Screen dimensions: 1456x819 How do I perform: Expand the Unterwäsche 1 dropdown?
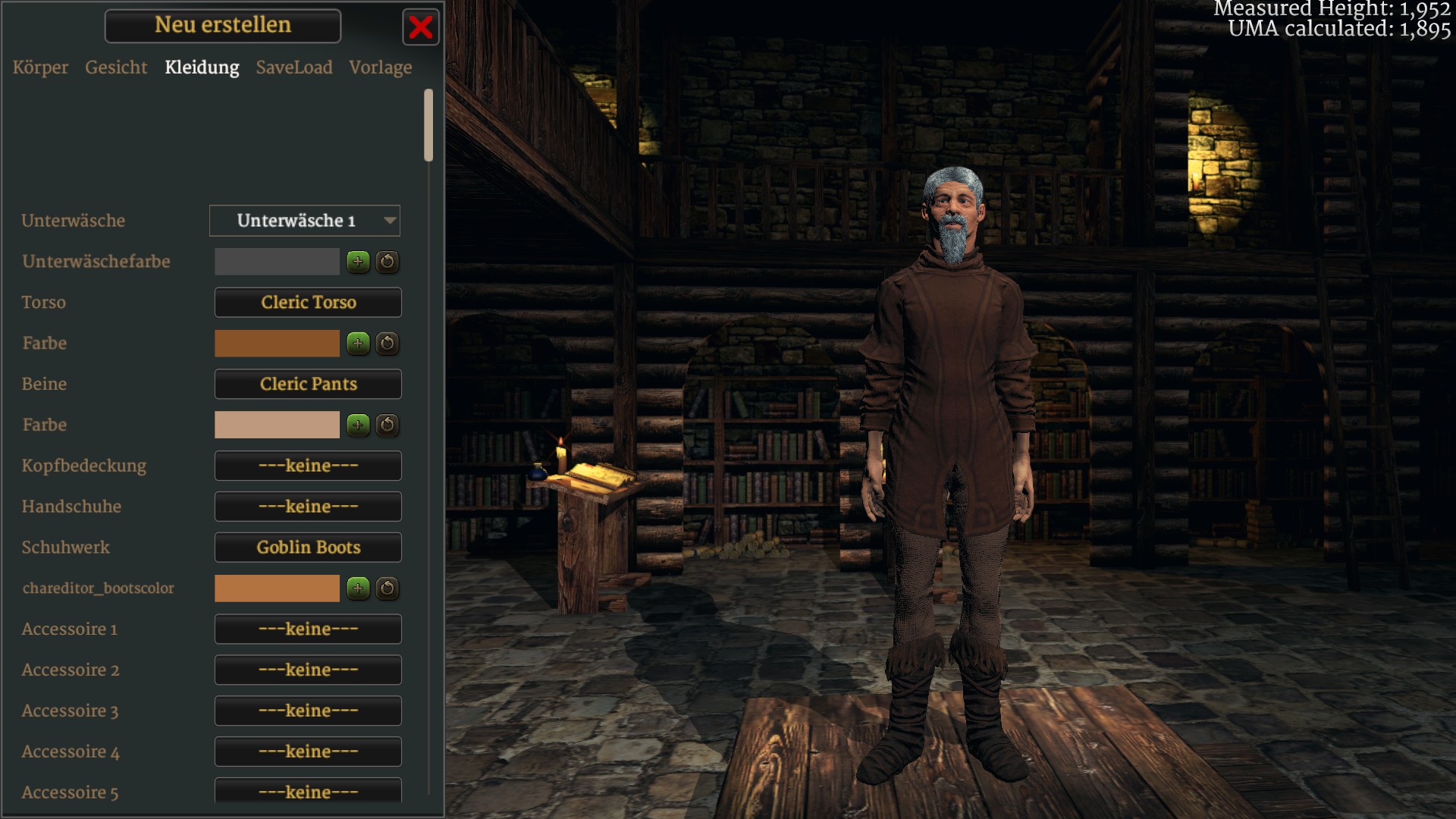pos(305,221)
